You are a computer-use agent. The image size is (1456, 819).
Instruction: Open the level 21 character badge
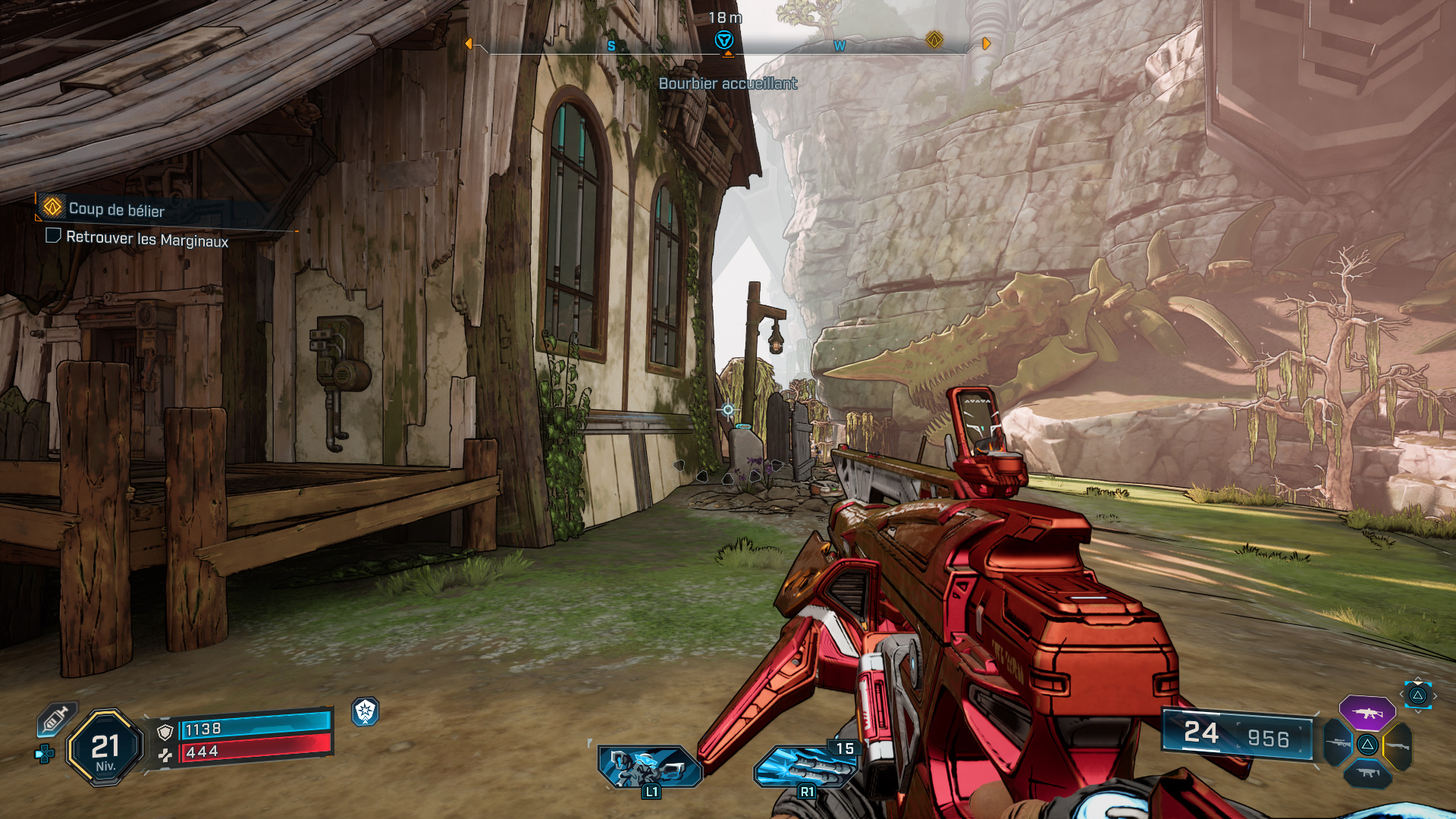coord(105,748)
